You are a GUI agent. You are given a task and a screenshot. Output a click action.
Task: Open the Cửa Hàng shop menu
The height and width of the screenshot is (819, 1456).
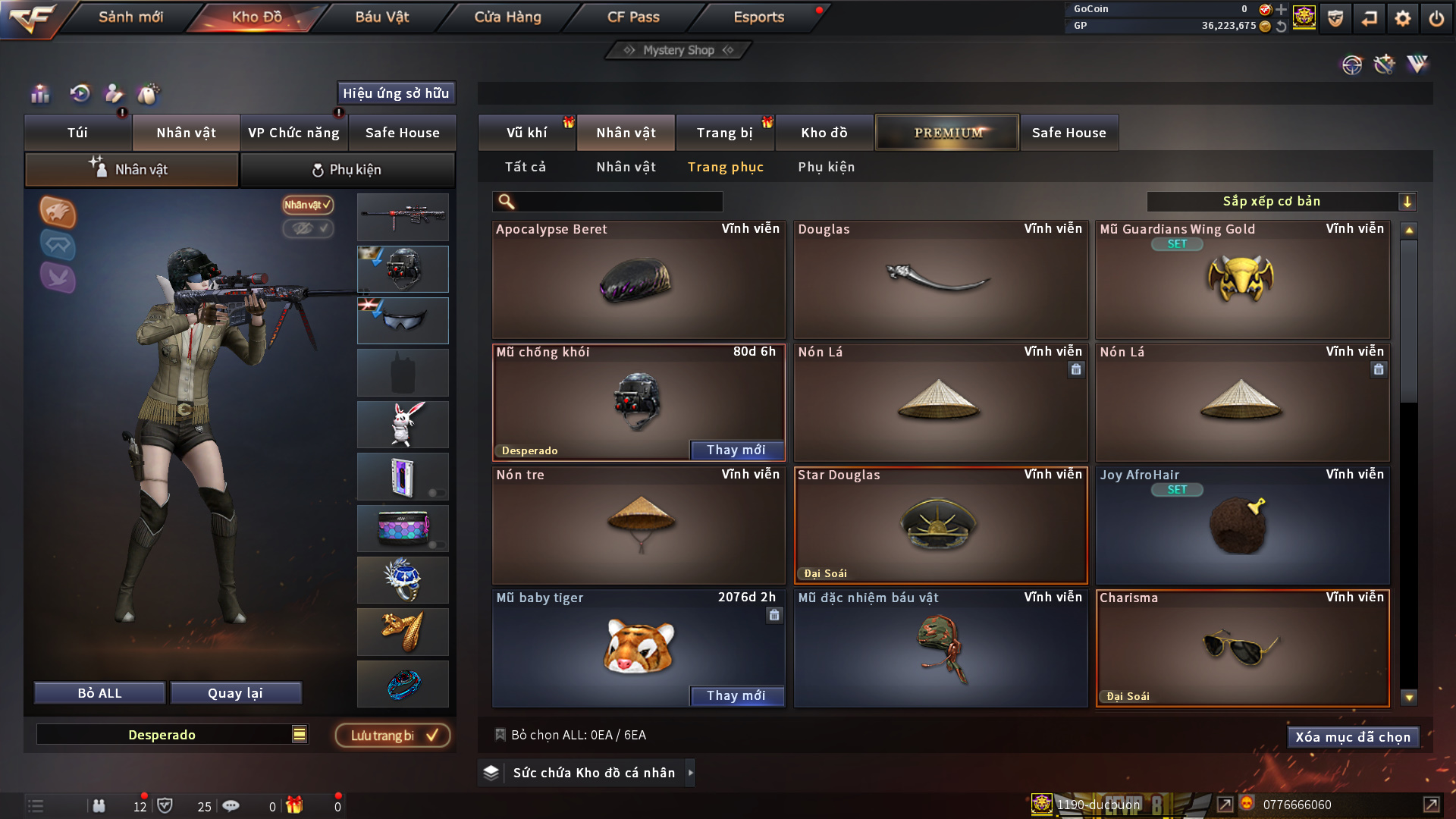point(507,17)
